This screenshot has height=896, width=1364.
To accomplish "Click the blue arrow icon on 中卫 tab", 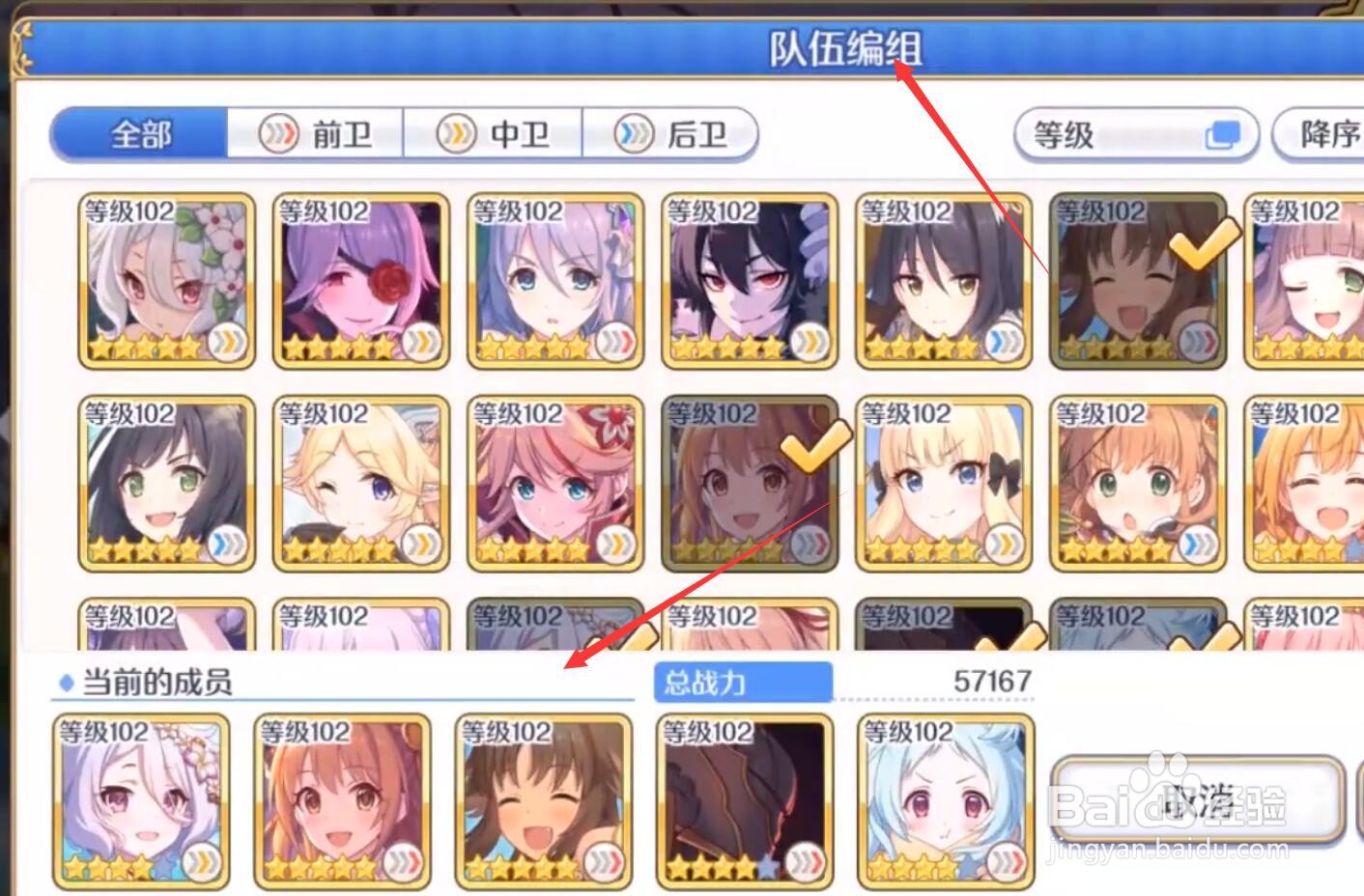I will (x=455, y=134).
